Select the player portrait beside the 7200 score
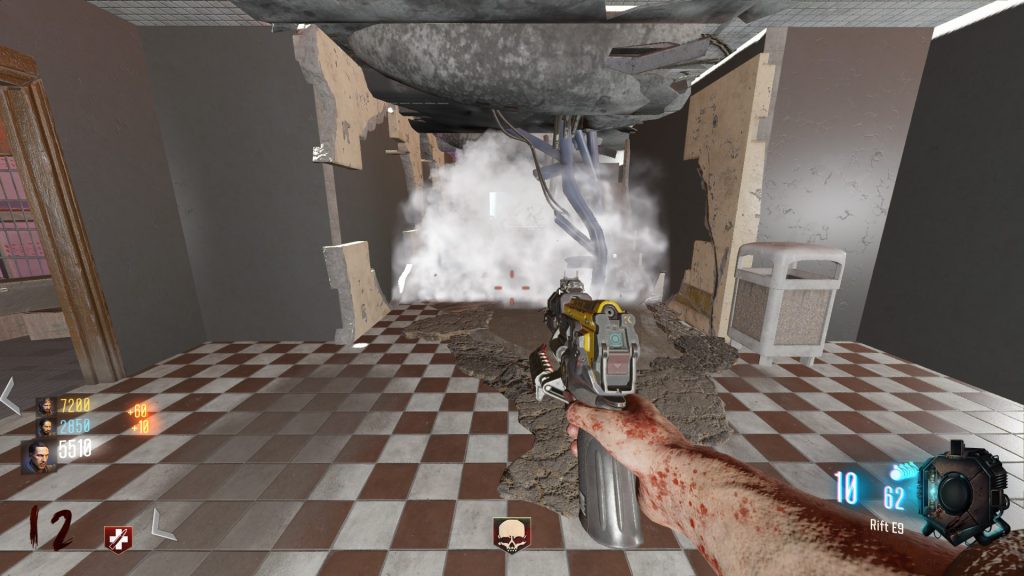 point(46,405)
